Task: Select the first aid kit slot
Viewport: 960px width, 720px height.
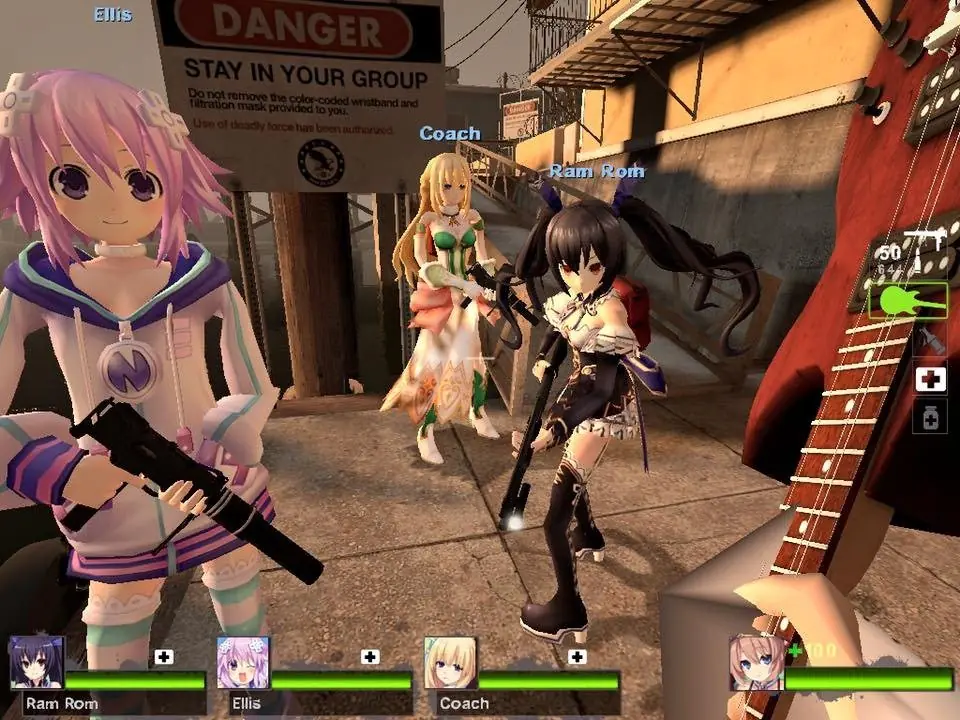Action: (x=930, y=380)
